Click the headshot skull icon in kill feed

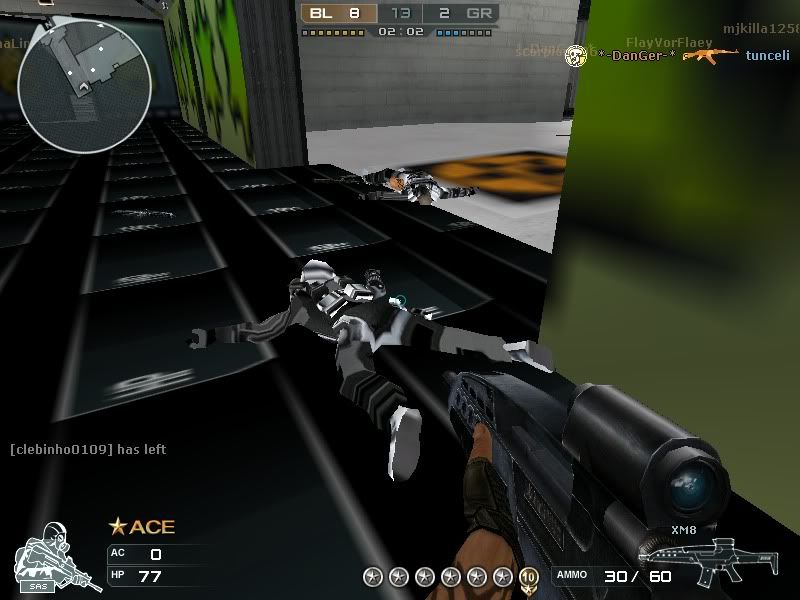click(x=575, y=55)
